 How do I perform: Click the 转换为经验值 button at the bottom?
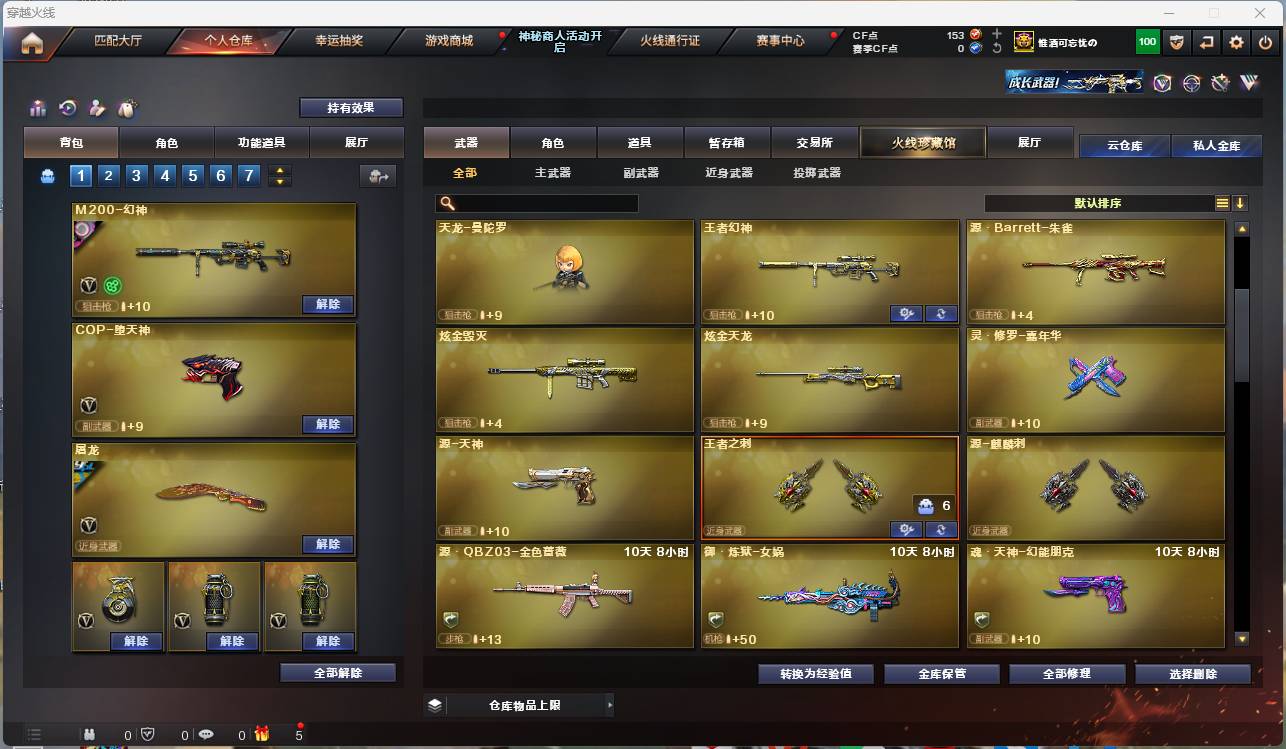point(815,673)
